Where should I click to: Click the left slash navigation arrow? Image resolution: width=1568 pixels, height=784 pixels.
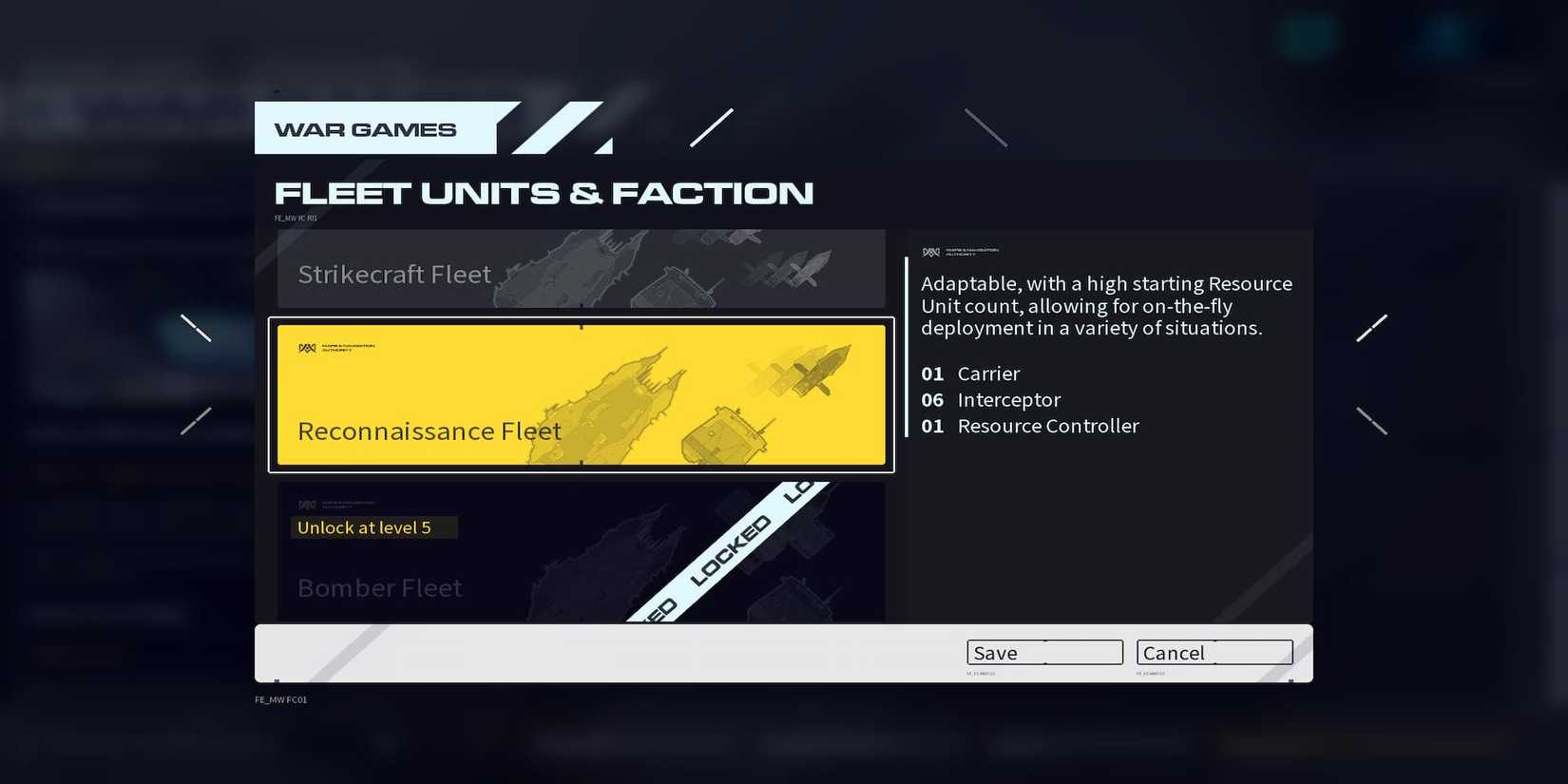click(x=195, y=327)
